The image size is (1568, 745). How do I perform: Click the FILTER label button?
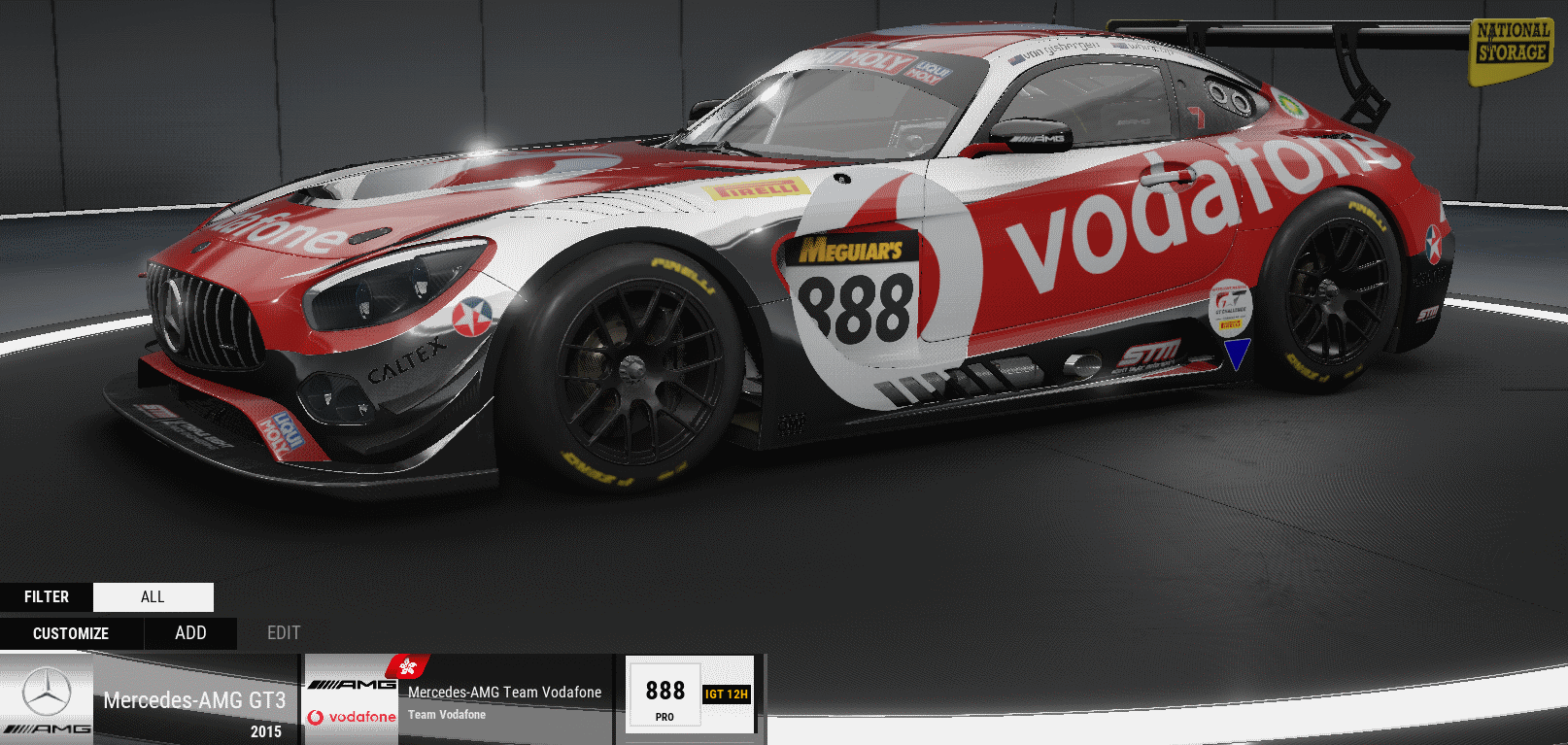[47, 596]
